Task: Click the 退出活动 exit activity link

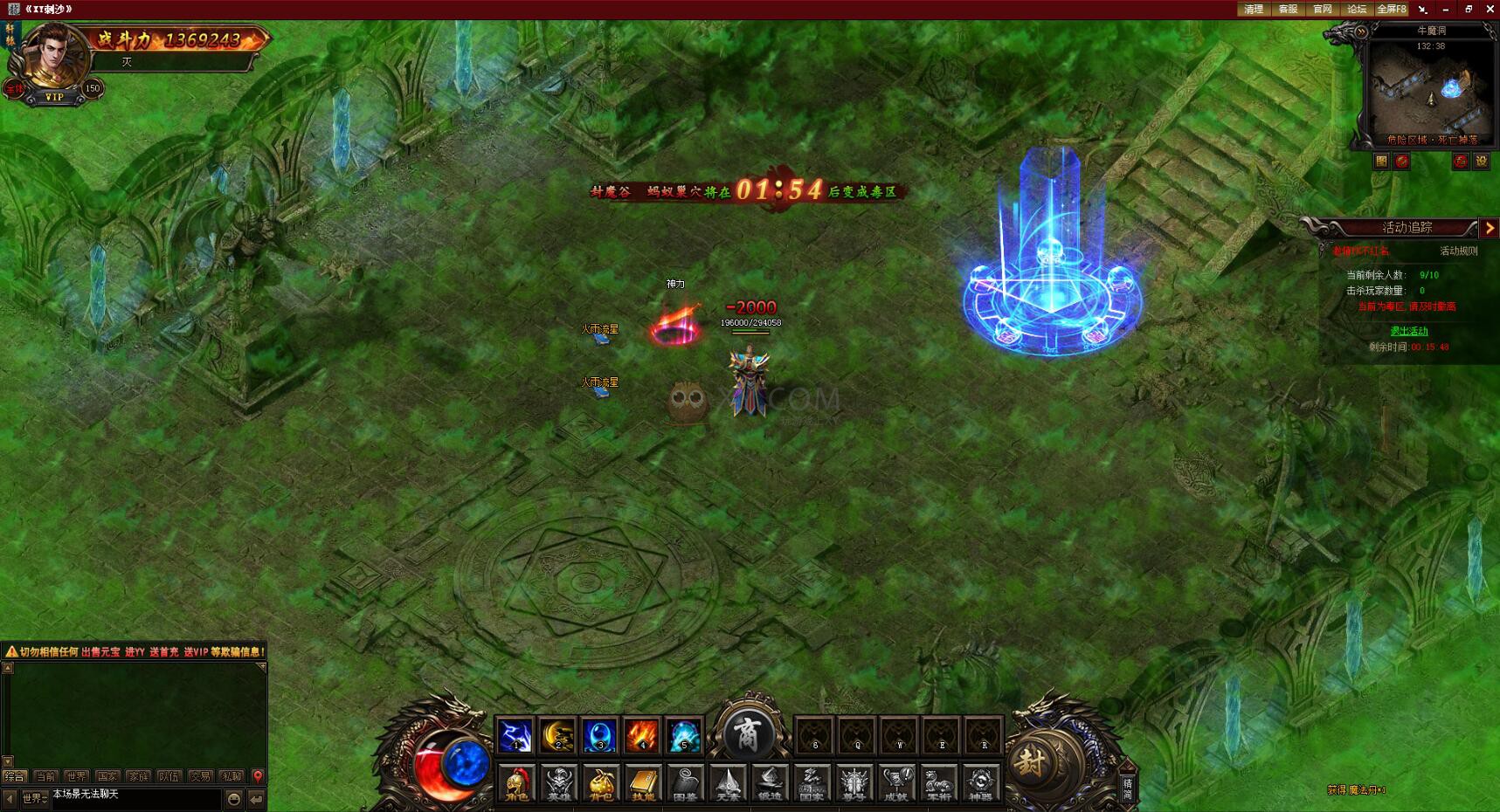Action: point(1408,331)
